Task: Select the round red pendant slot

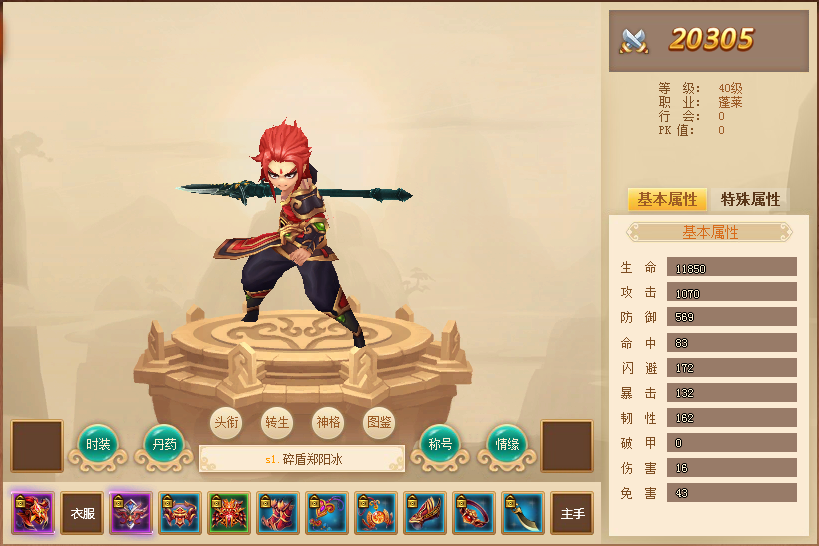Action: [x=376, y=513]
